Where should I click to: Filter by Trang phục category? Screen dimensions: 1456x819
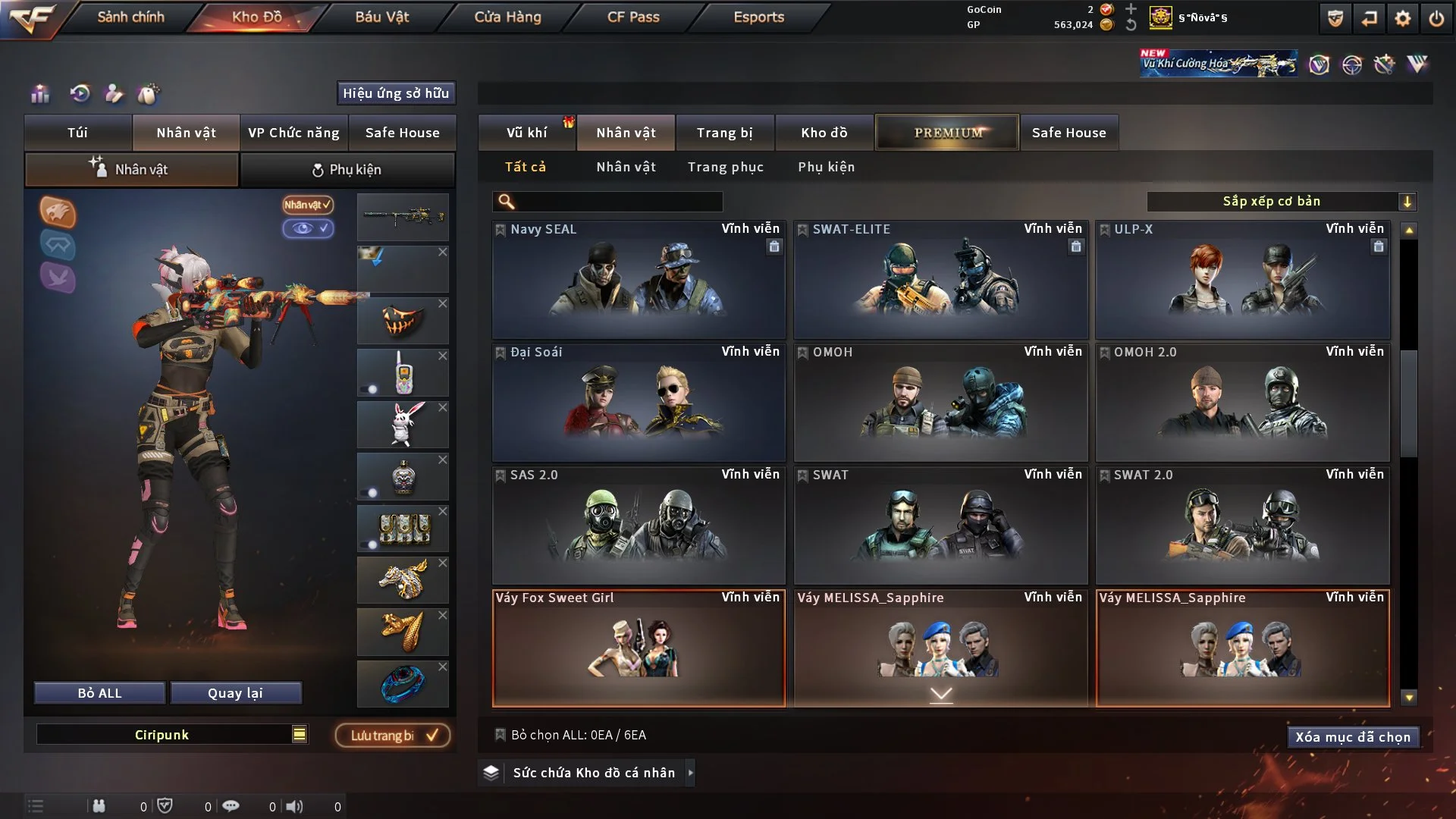[x=725, y=167]
